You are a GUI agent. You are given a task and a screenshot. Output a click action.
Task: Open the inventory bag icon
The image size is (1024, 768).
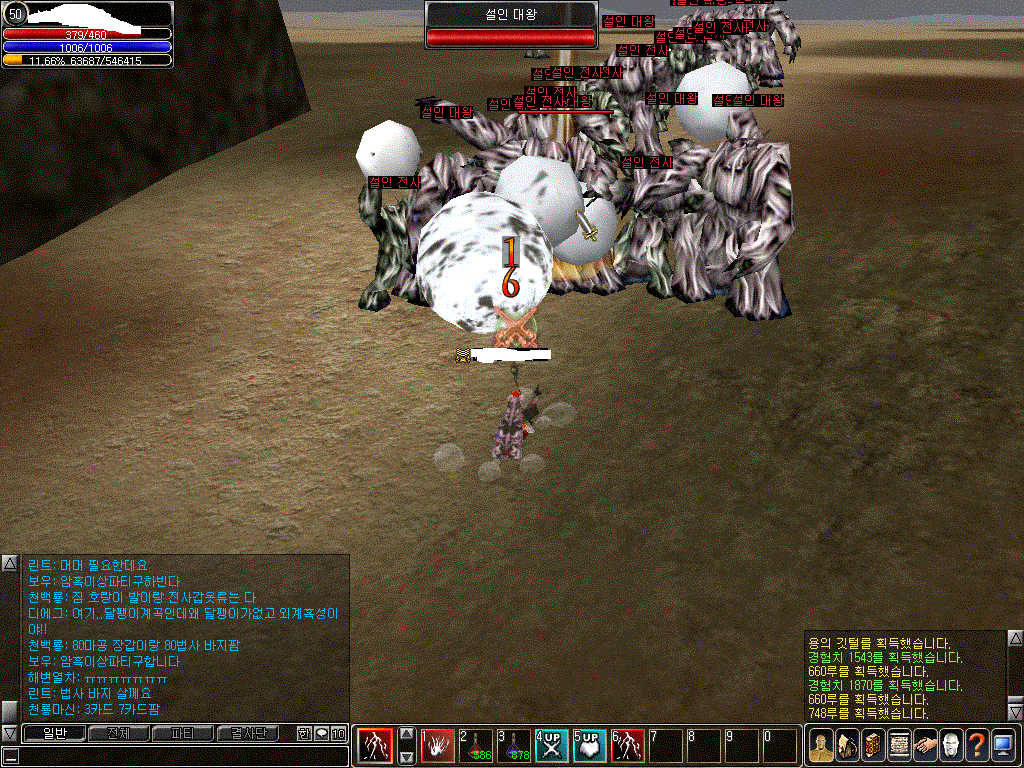pyautogui.click(x=846, y=745)
